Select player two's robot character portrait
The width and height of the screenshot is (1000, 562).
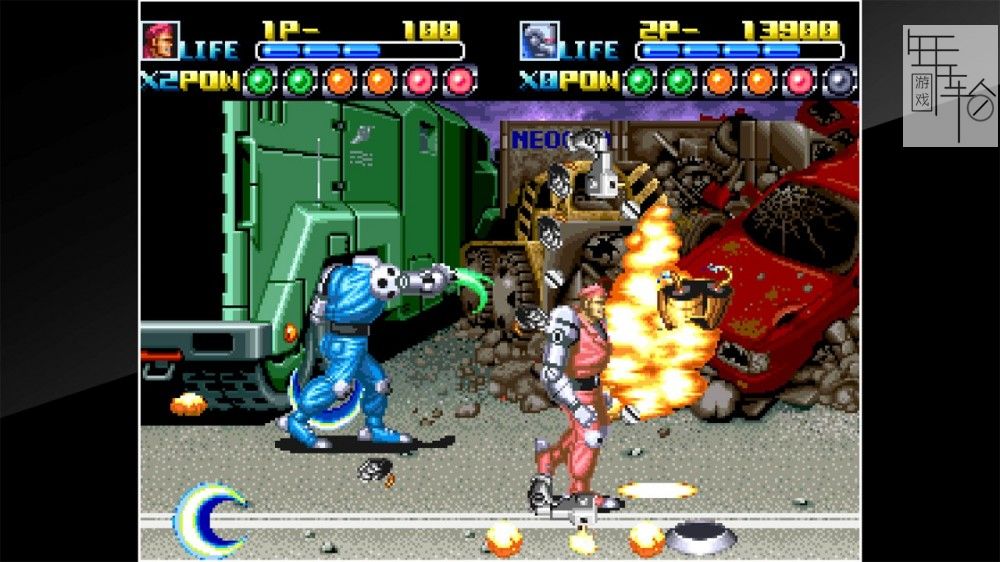pyautogui.click(x=539, y=41)
